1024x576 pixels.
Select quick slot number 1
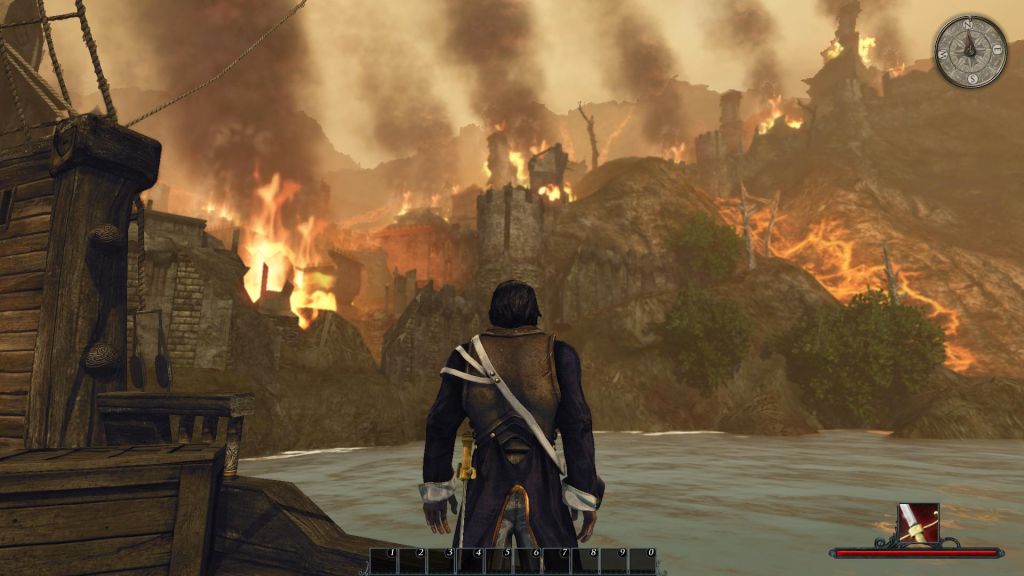(385, 561)
